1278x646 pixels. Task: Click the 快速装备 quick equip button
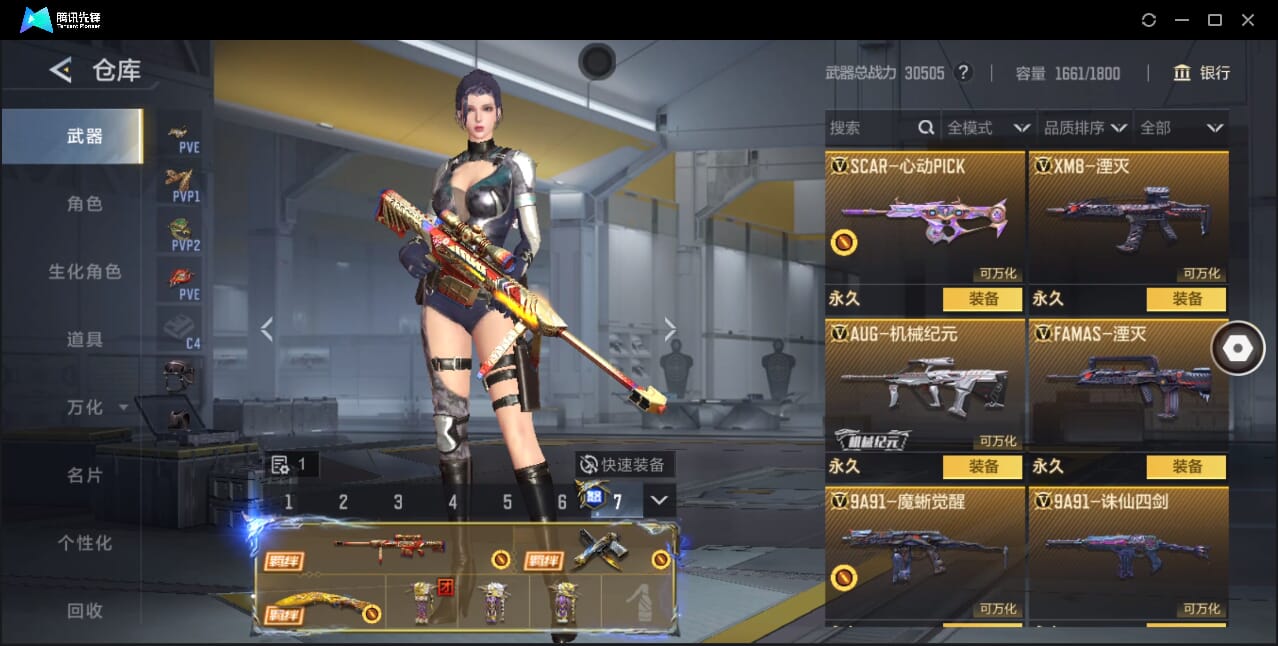[625, 465]
